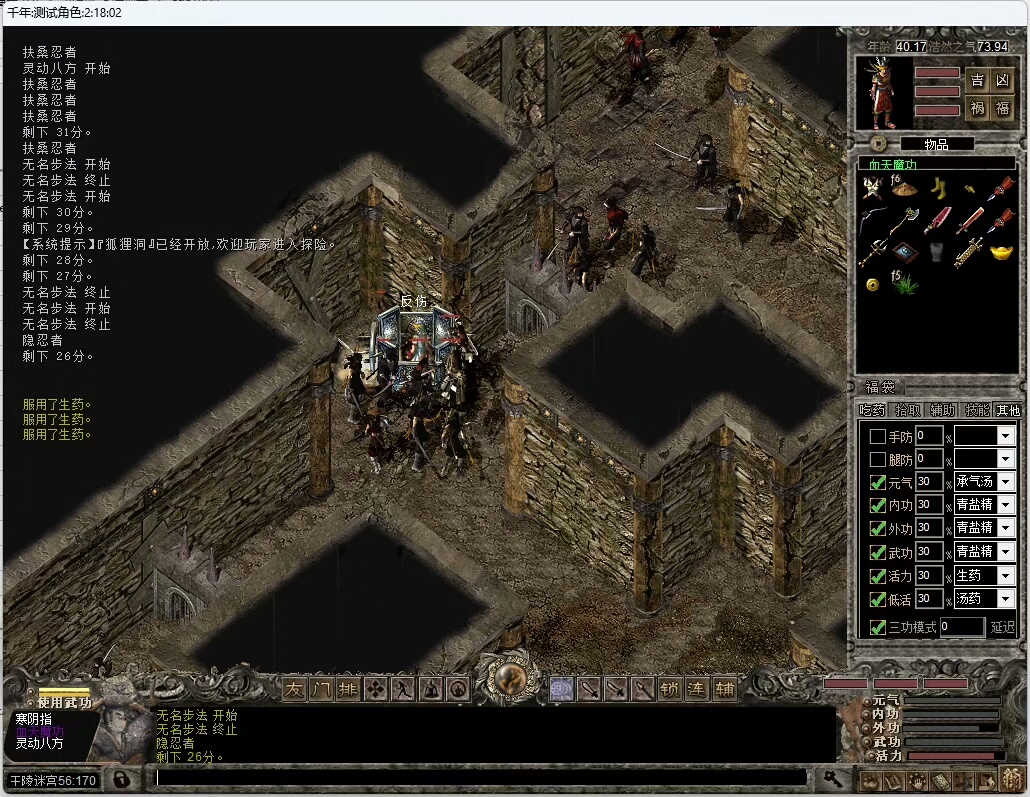
Task: Open the 活力 medicine dropdown showing 生药
Action: pyautogui.click(x=1005, y=576)
